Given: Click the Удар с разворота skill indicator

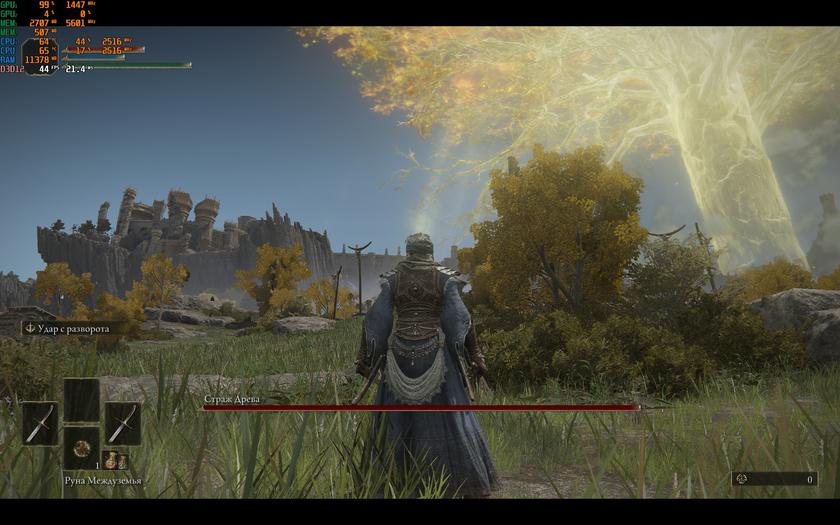Looking at the screenshot, I should click(67, 328).
